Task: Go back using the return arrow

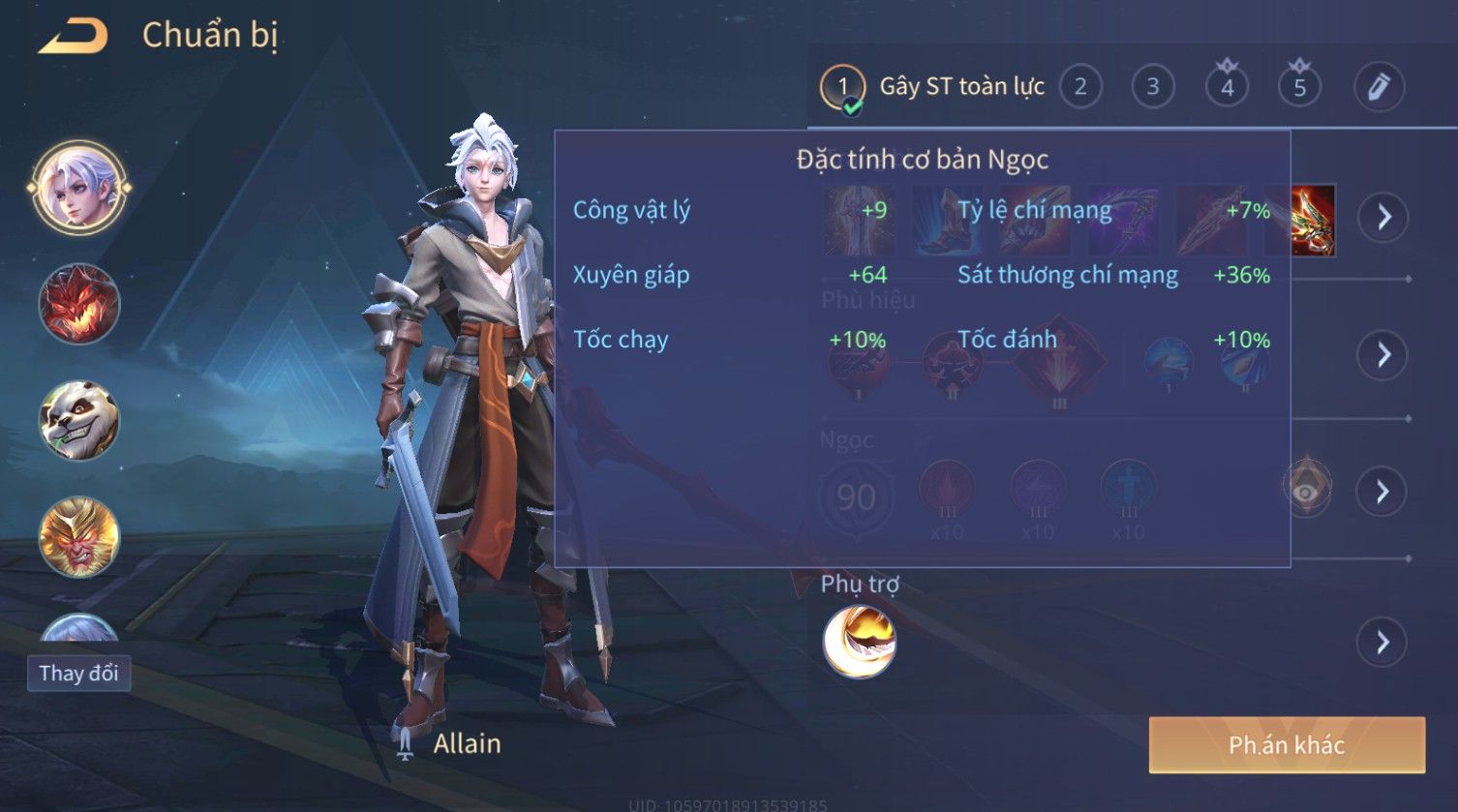Action: pyautogui.click(x=73, y=36)
